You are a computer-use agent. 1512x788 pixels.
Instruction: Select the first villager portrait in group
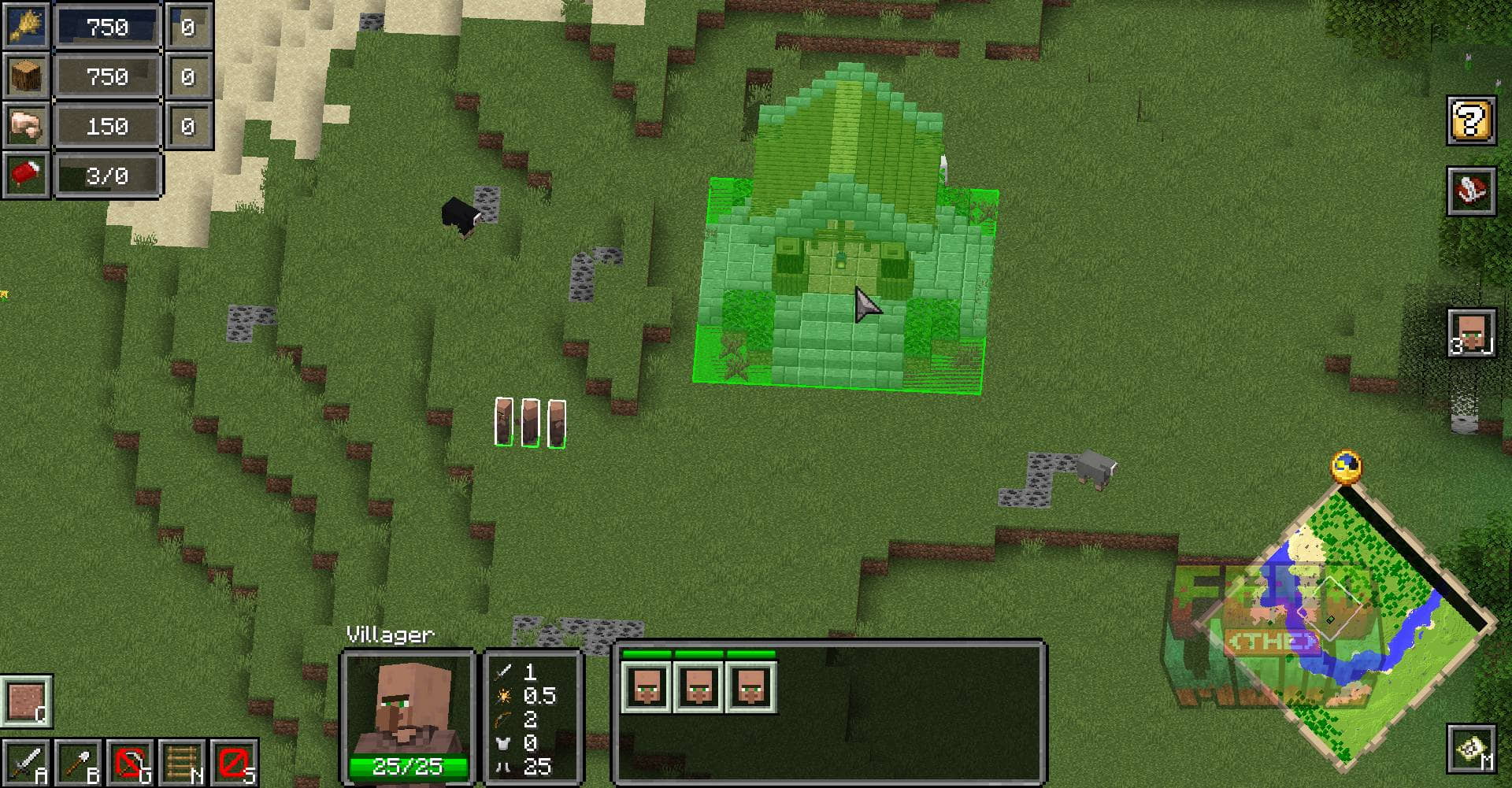646,687
